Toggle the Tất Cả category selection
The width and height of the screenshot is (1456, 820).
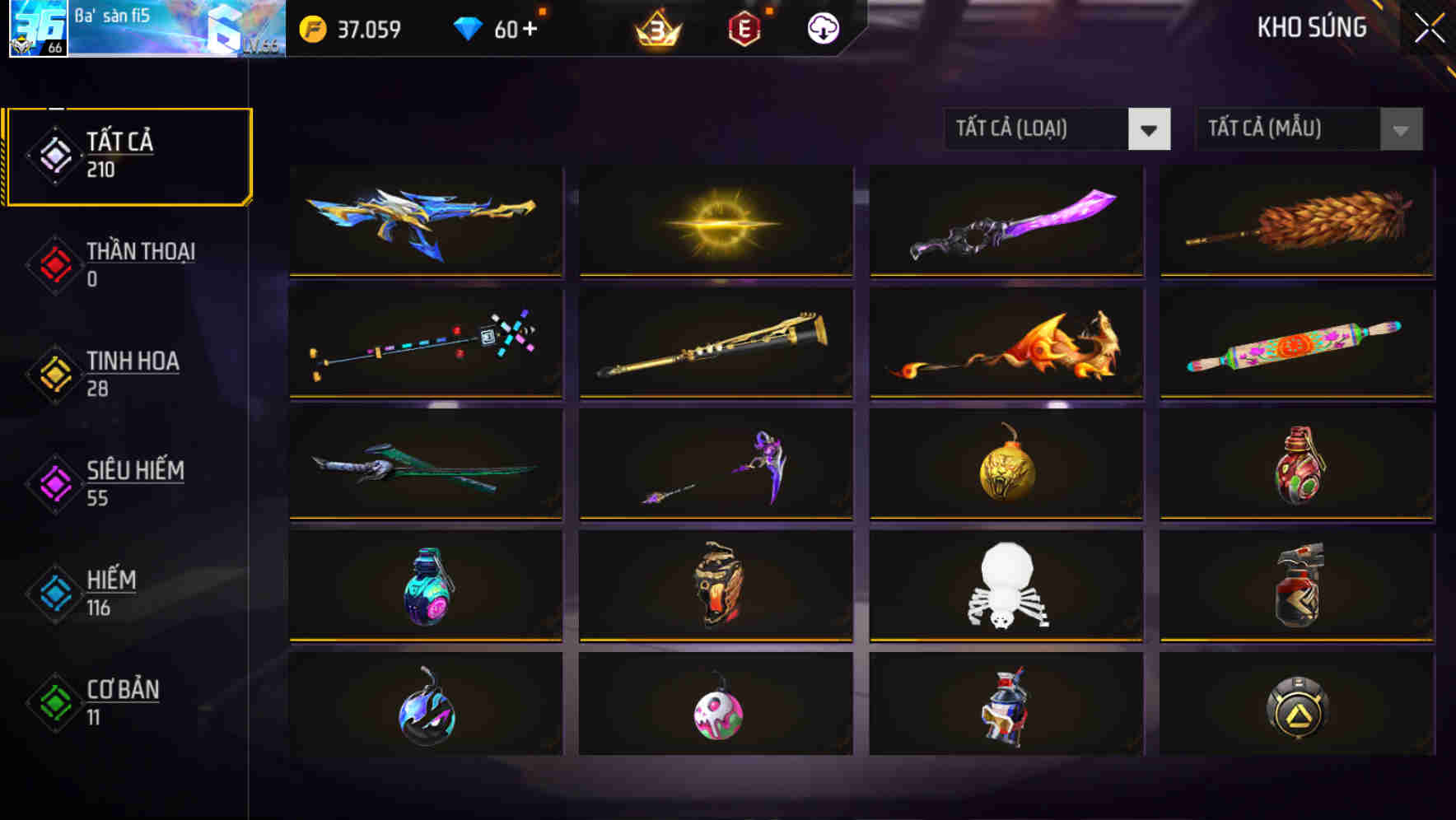tap(128, 155)
